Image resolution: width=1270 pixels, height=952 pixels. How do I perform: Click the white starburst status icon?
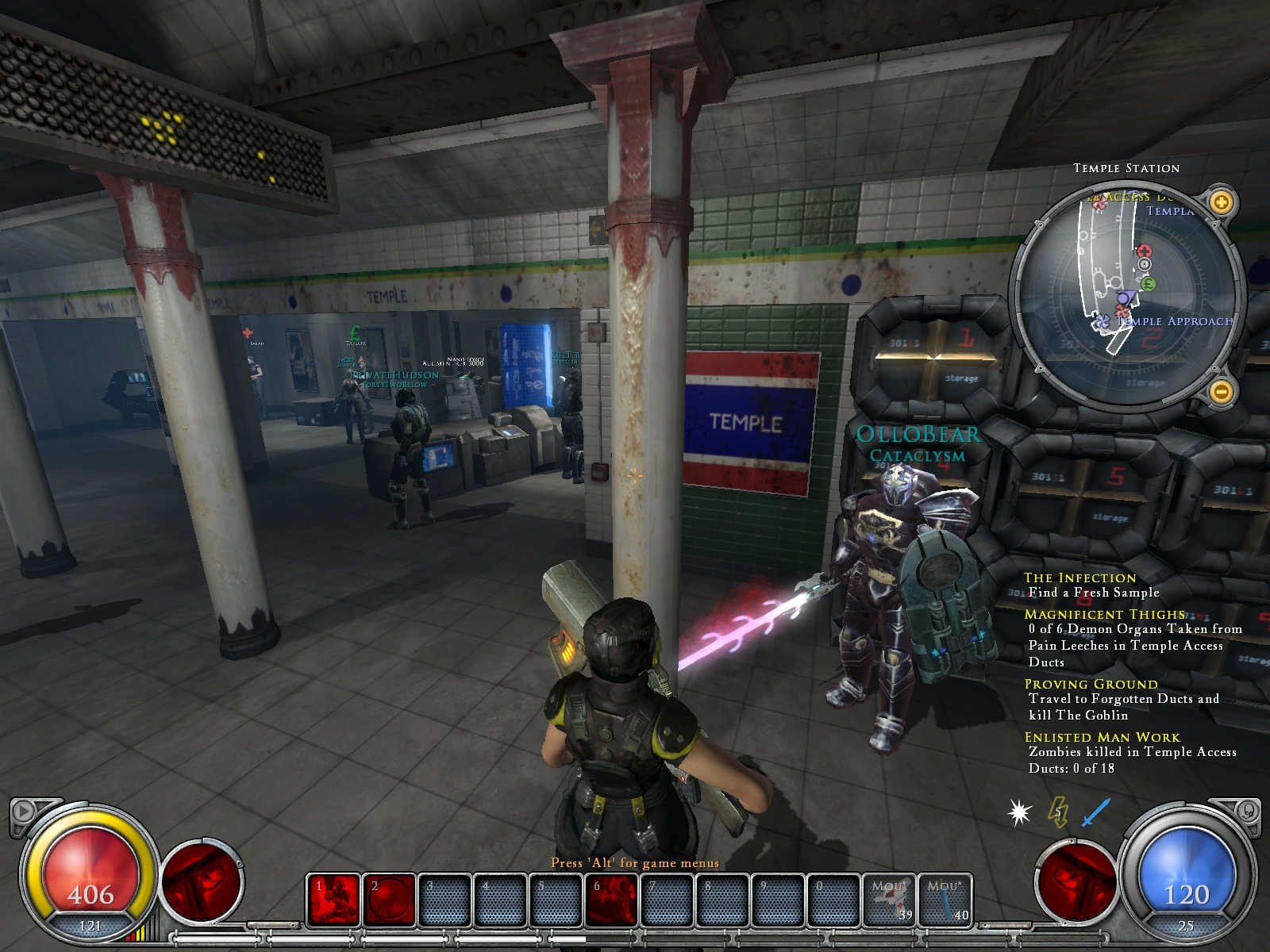click(x=1019, y=812)
